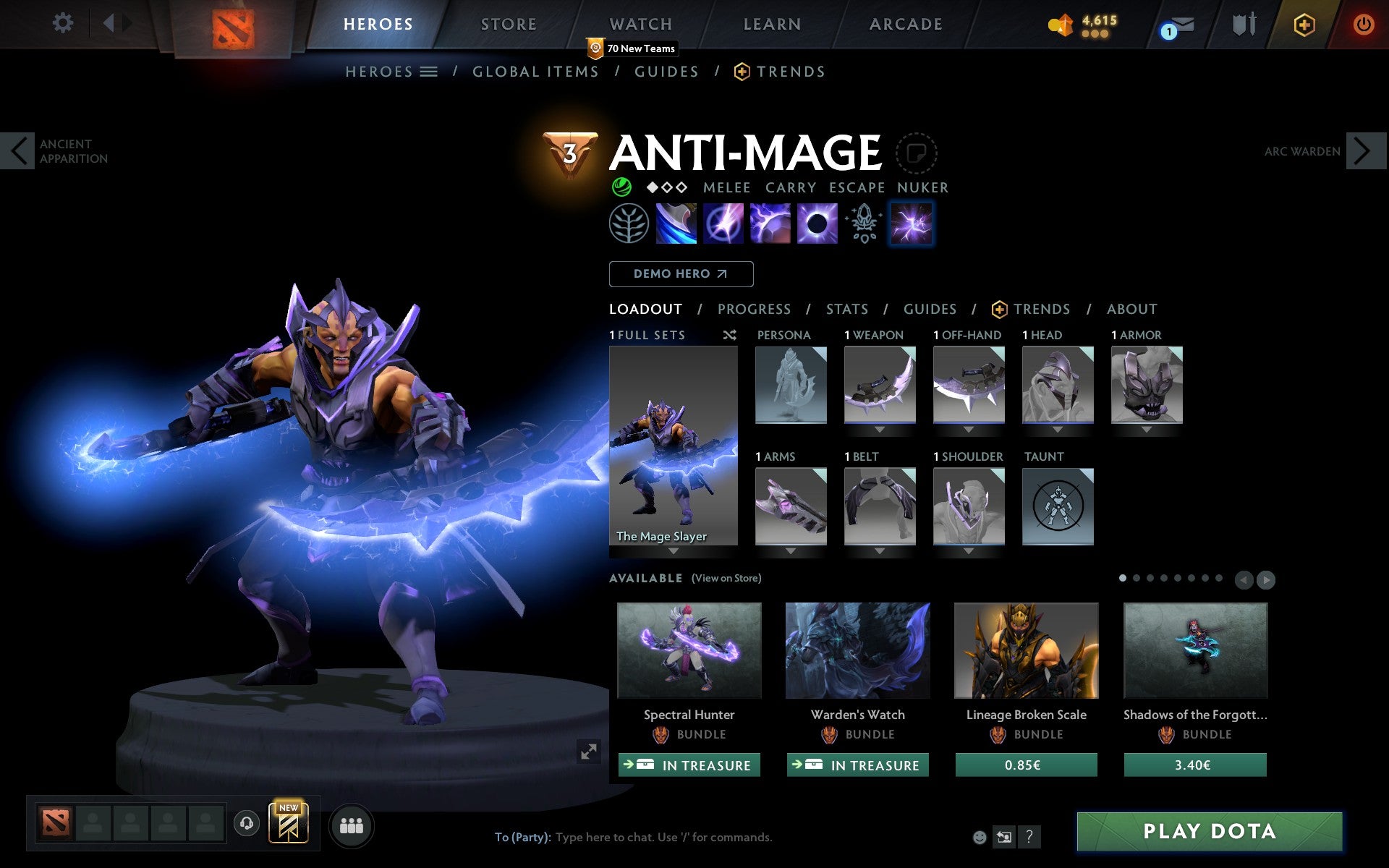The image size is (1389, 868).
Task: Open the Heroes hamburger menu
Action: point(430,71)
